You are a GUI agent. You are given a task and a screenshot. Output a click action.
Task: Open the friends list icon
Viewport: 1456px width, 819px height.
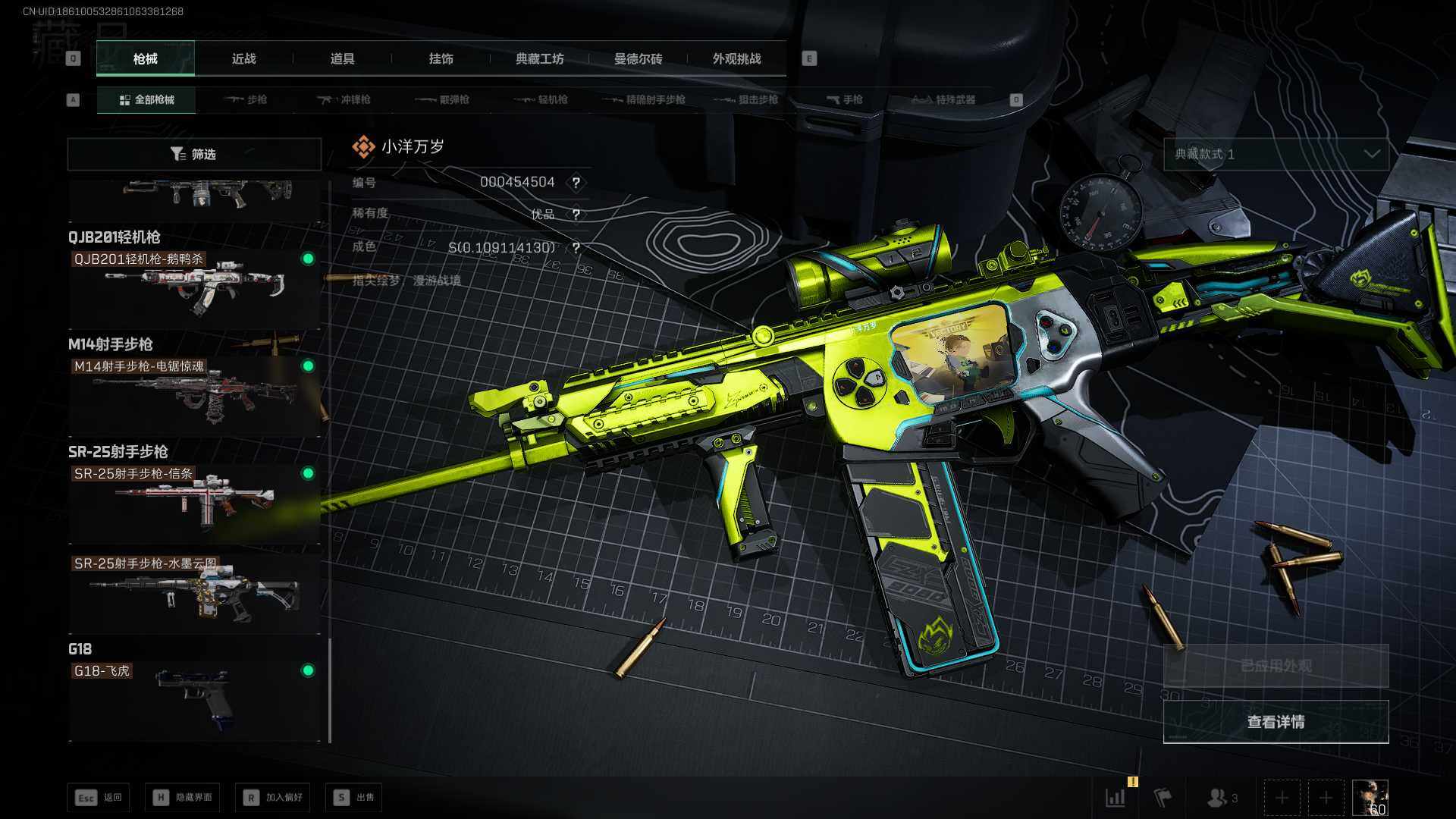pyautogui.click(x=1222, y=798)
